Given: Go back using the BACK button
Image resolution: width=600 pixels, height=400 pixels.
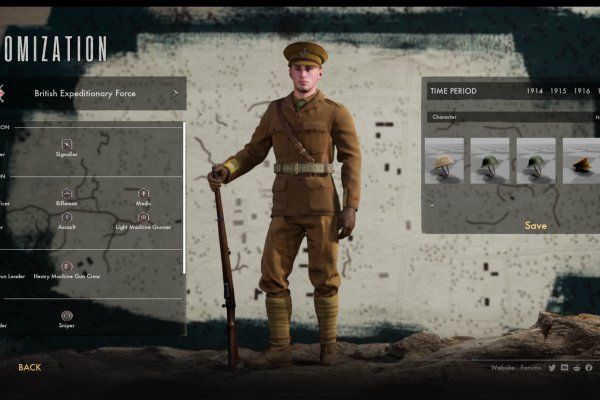Looking at the screenshot, I should pyautogui.click(x=30, y=367).
